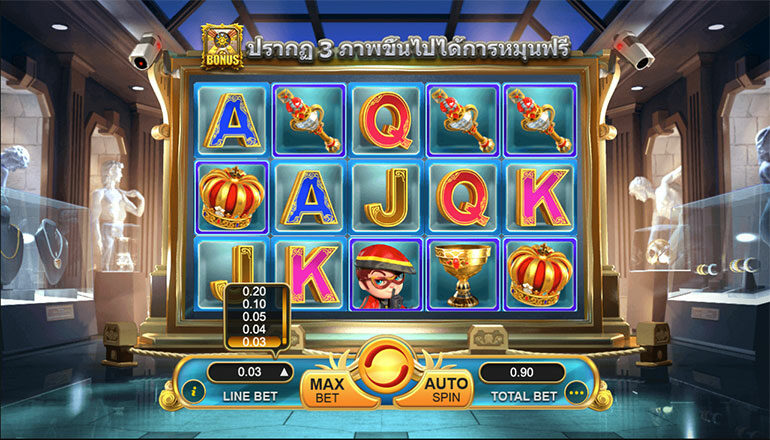Choose 0.20 from the line bet list
Image resolution: width=770 pixels, height=440 pixels.
pos(254,291)
